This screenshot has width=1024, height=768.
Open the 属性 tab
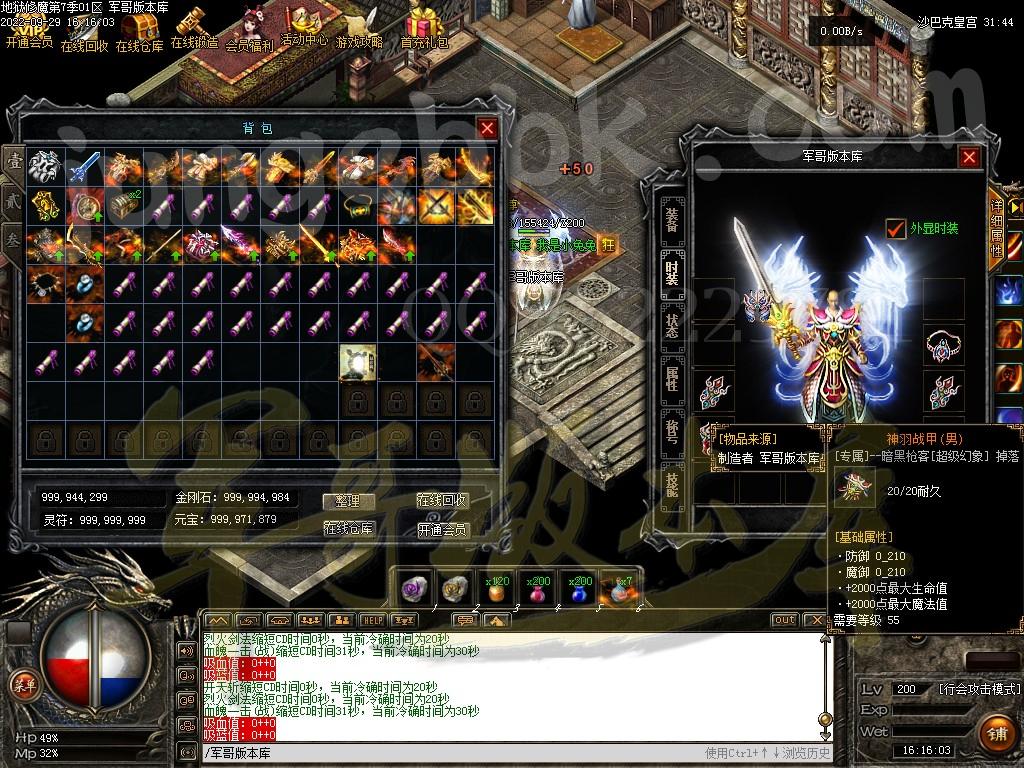672,378
